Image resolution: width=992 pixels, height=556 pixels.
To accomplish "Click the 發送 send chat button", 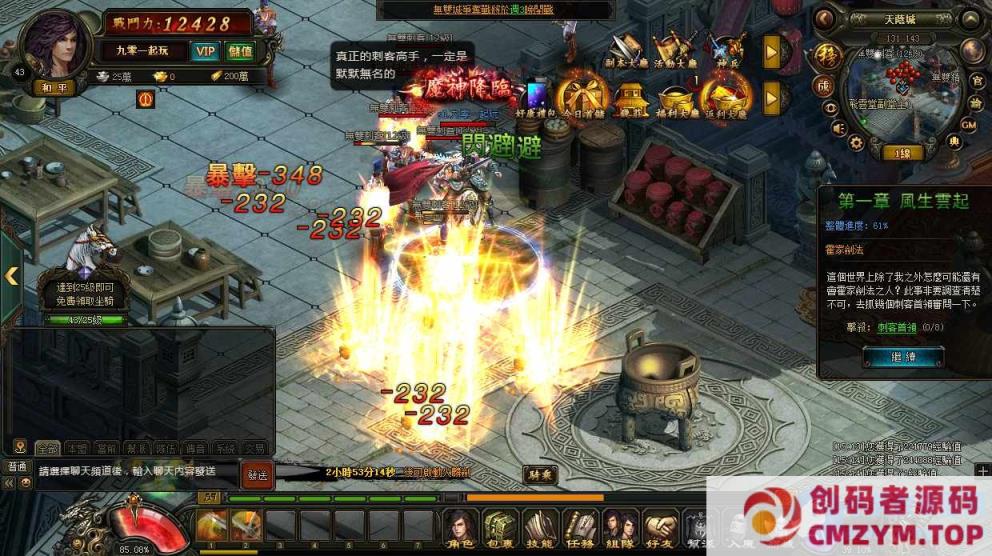I will 257,475.
